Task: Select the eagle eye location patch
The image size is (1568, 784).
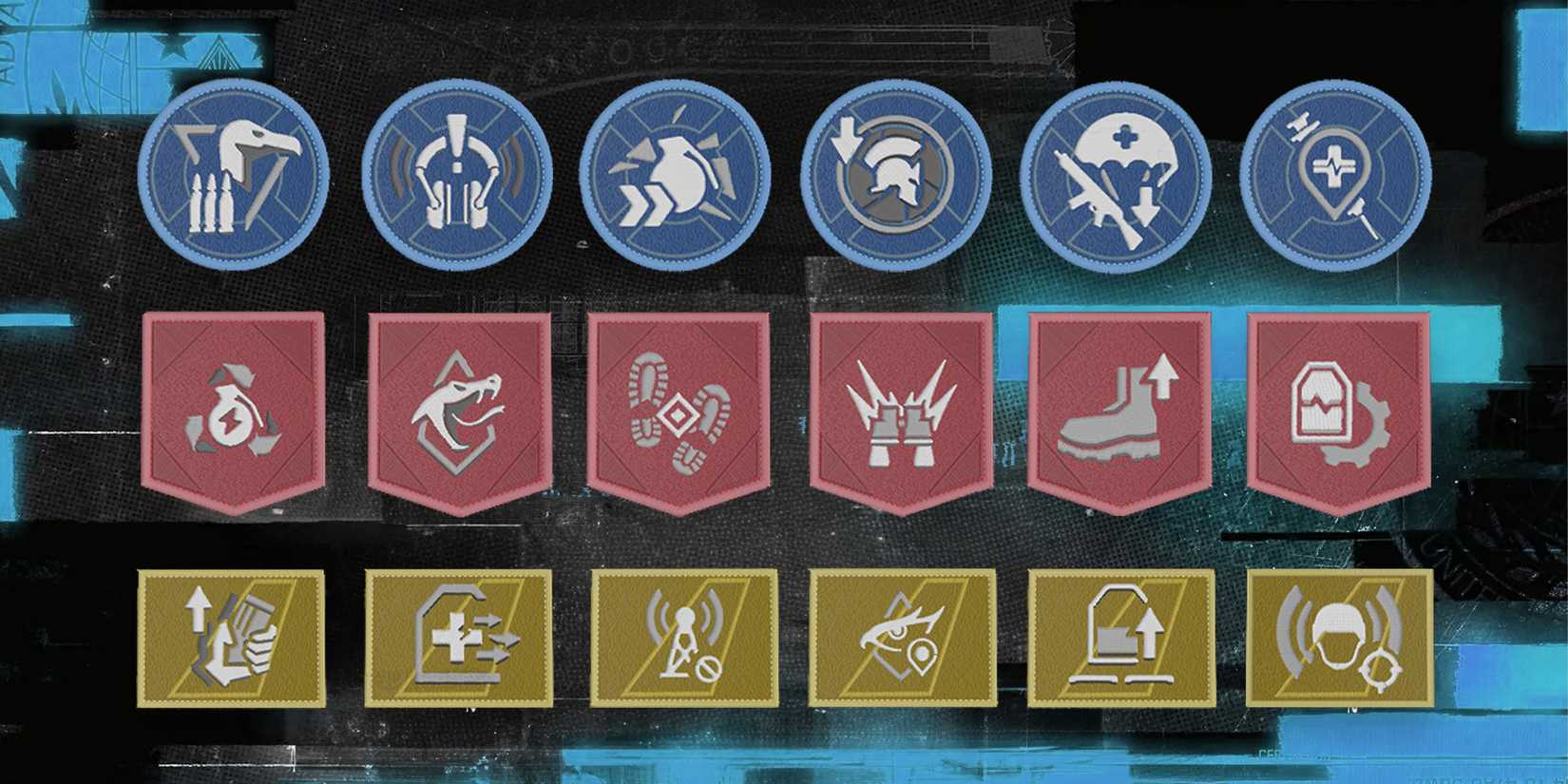Action: tap(903, 639)
